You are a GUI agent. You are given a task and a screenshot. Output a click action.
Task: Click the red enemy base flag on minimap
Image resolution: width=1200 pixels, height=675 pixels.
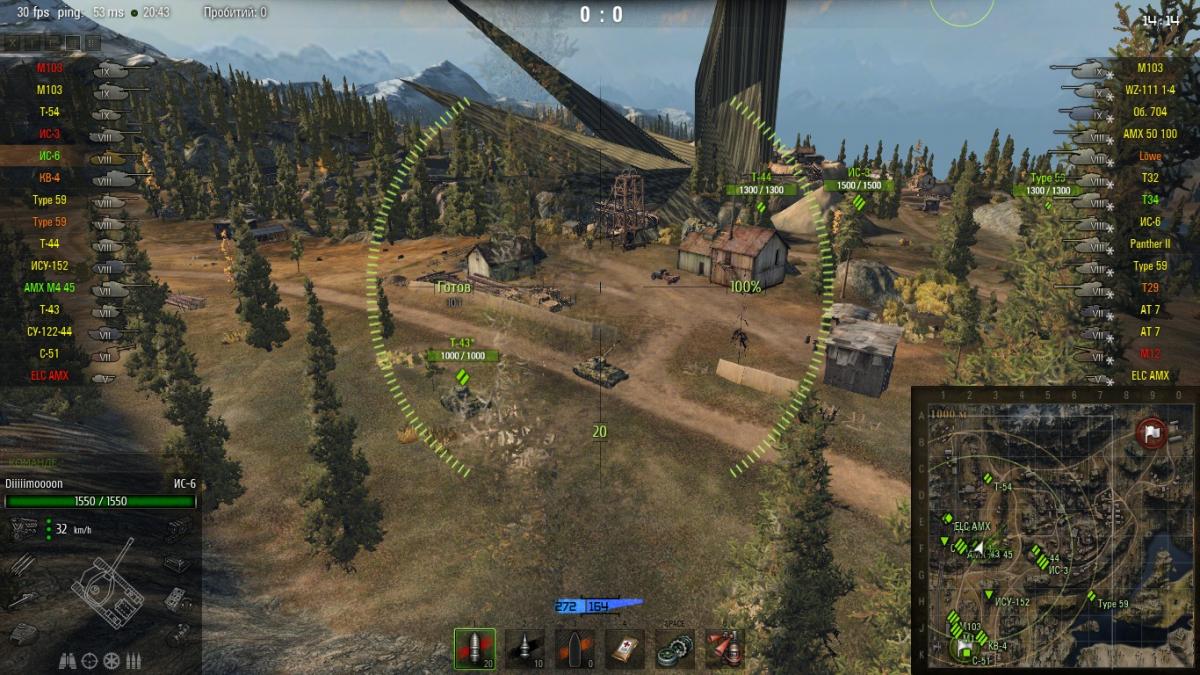click(x=1152, y=433)
